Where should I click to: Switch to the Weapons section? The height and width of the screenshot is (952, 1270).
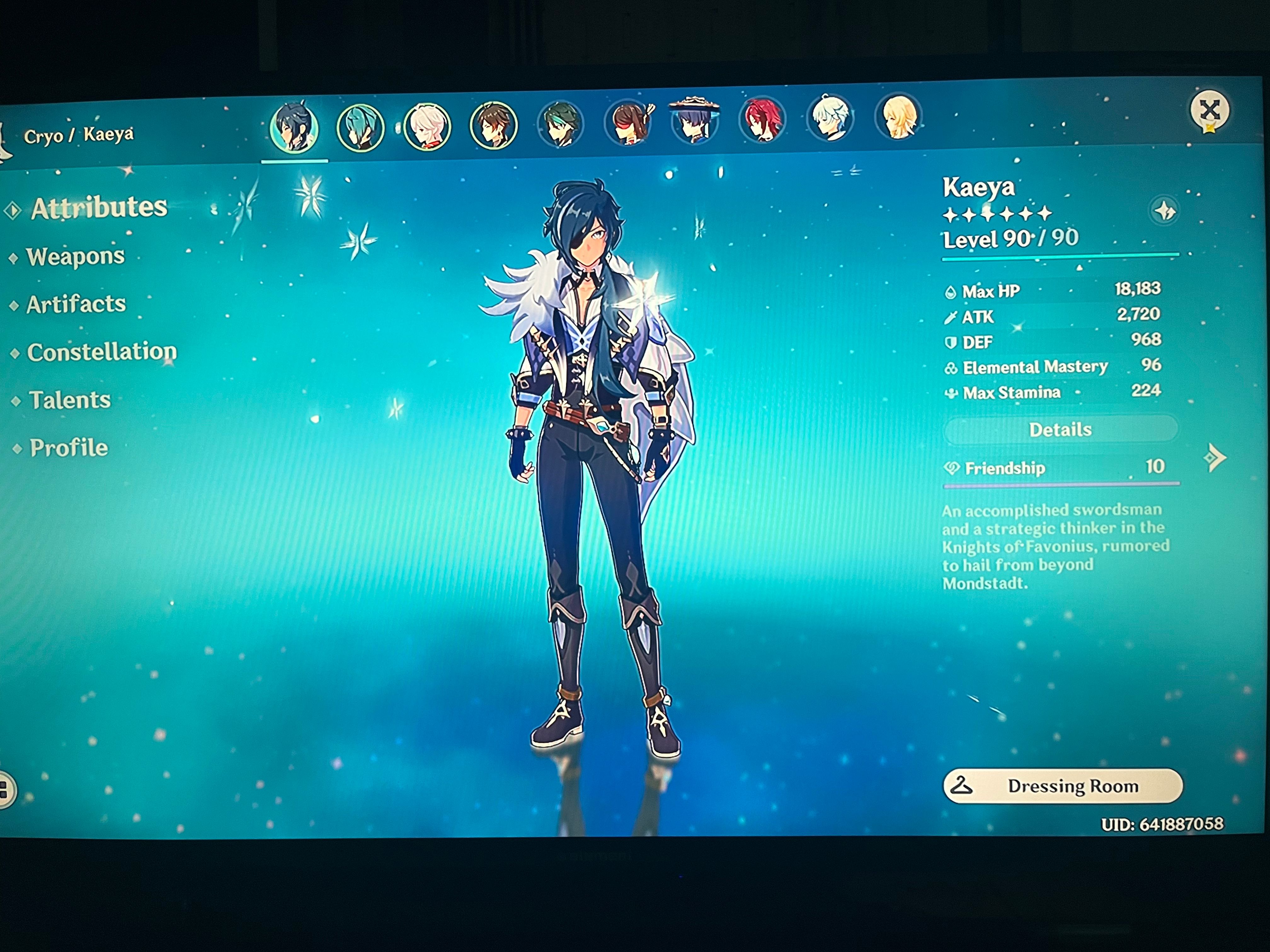(76, 257)
